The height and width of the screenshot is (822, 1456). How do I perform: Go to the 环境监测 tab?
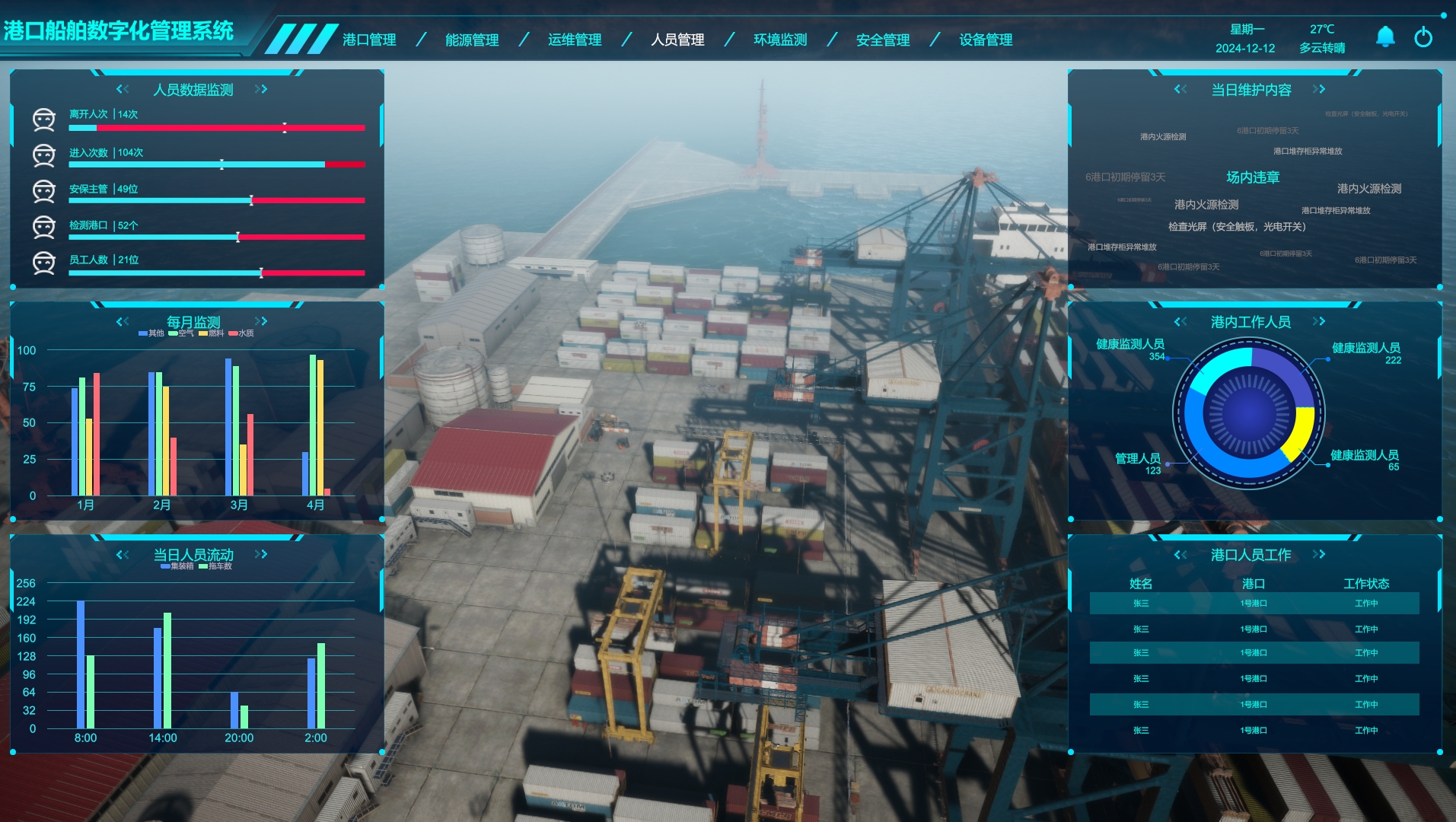(x=780, y=40)
